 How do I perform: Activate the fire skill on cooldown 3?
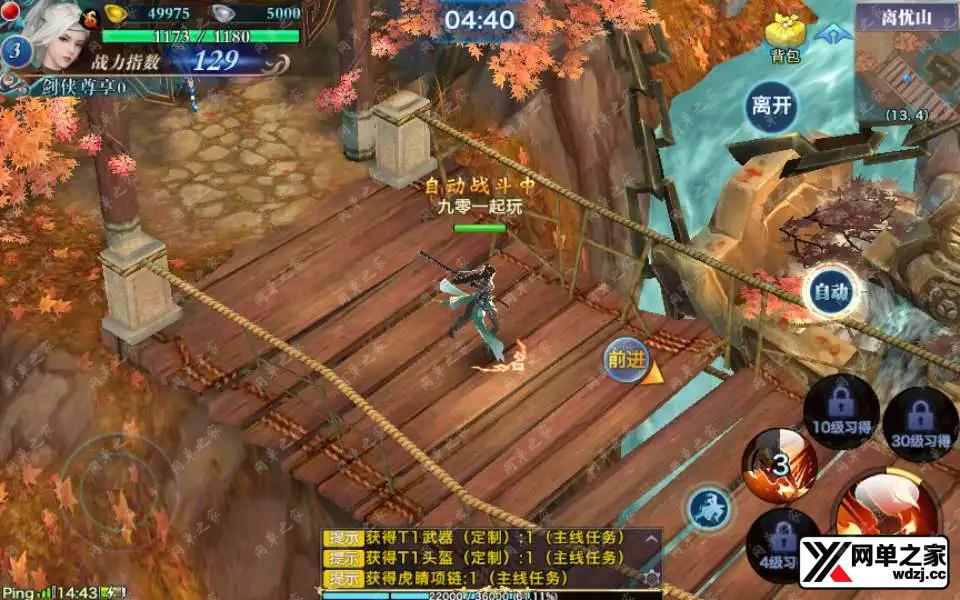click(779, 465)
